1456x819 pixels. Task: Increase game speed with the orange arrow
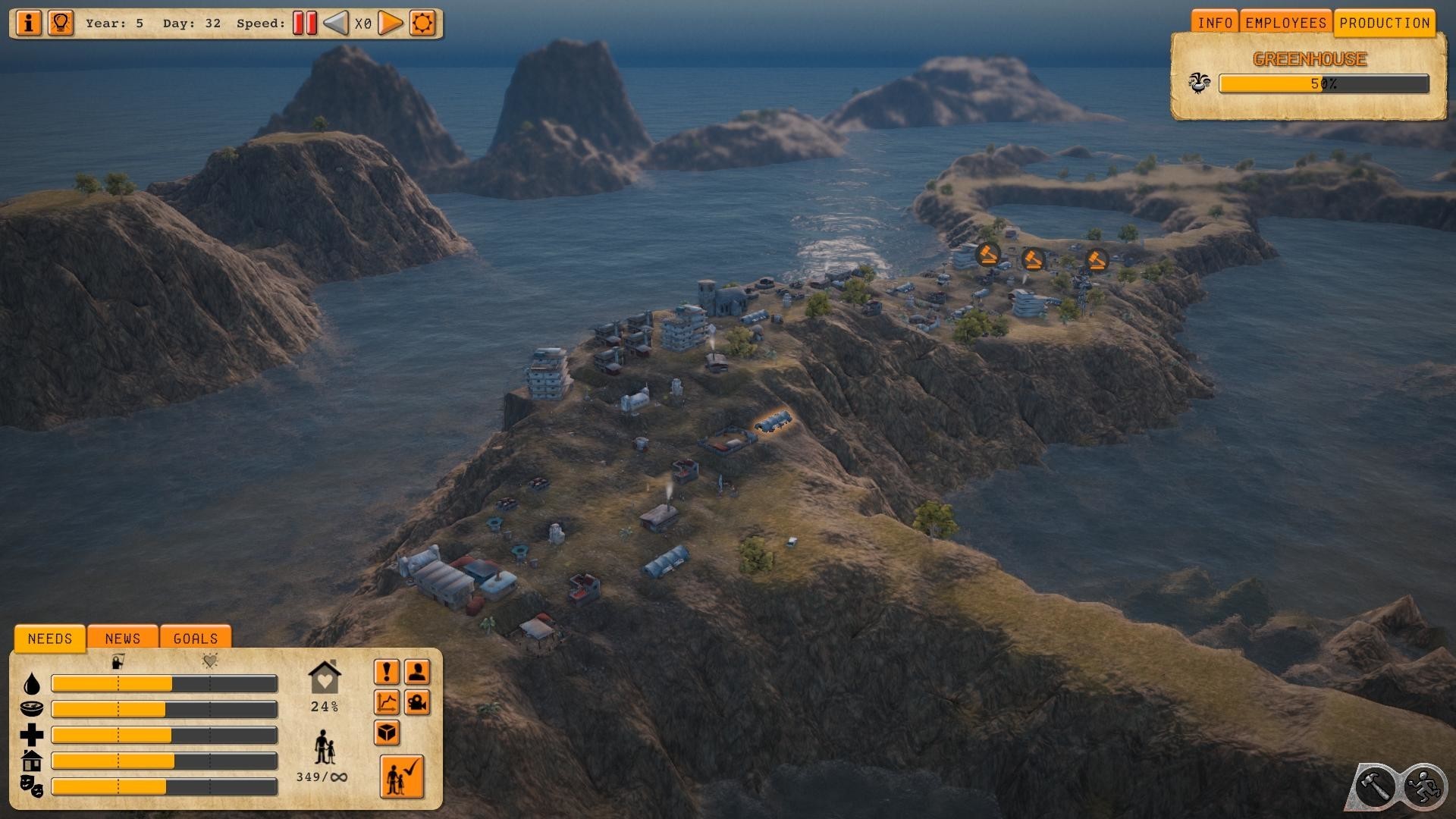[x=390, y=23]
